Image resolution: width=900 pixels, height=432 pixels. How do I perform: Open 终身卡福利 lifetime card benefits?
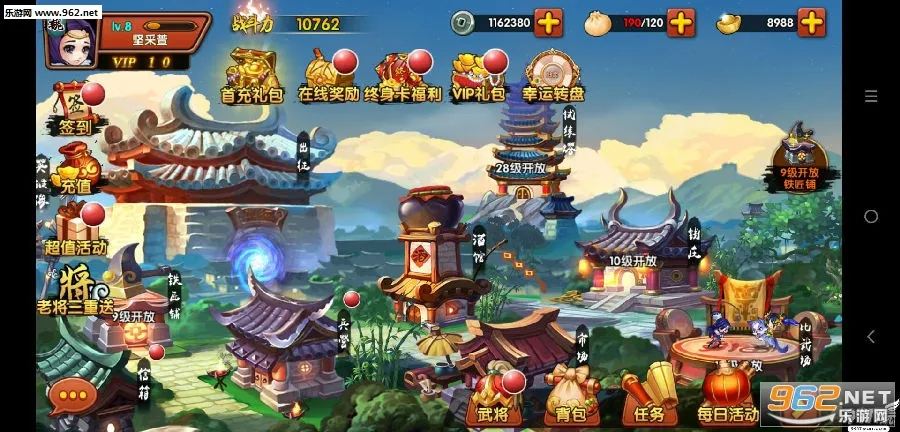click(x=400, y=75)
